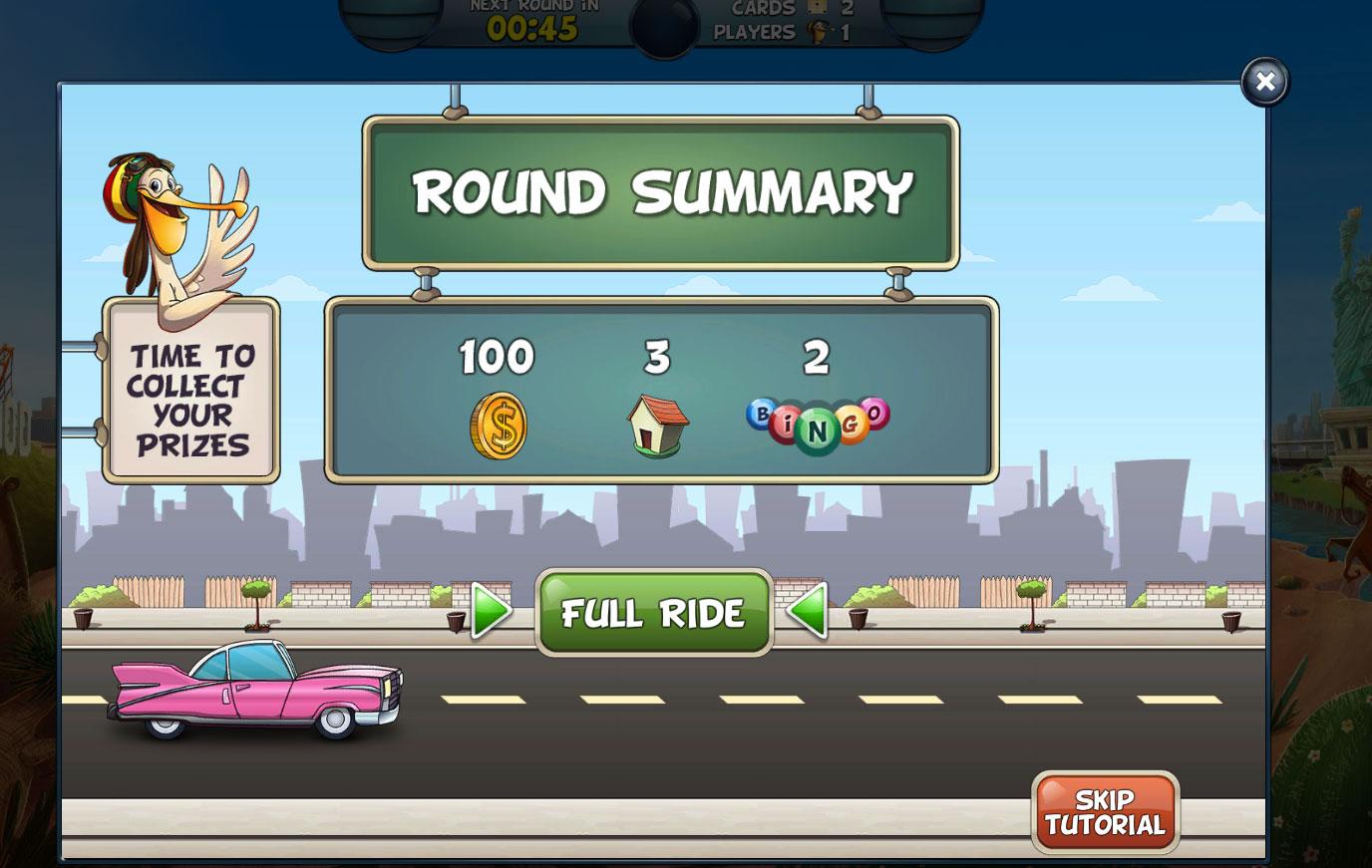Image resolution: width=1372 pixels, height=868 pixels.
Task: Click the 100 coins prize amount
Action: pyautogui.click(x=495, y=358)
